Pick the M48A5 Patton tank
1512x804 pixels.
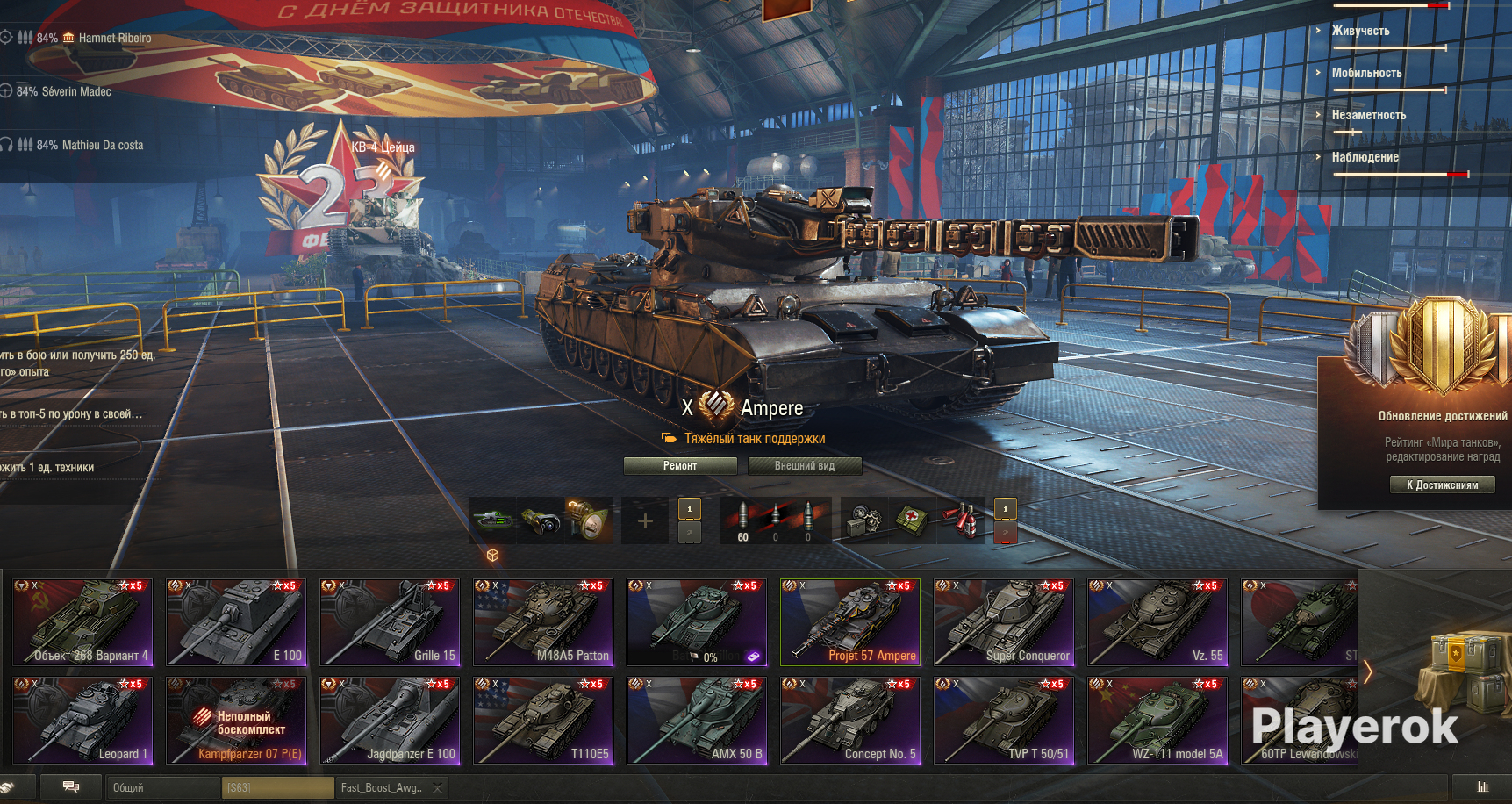click(543, 622)
